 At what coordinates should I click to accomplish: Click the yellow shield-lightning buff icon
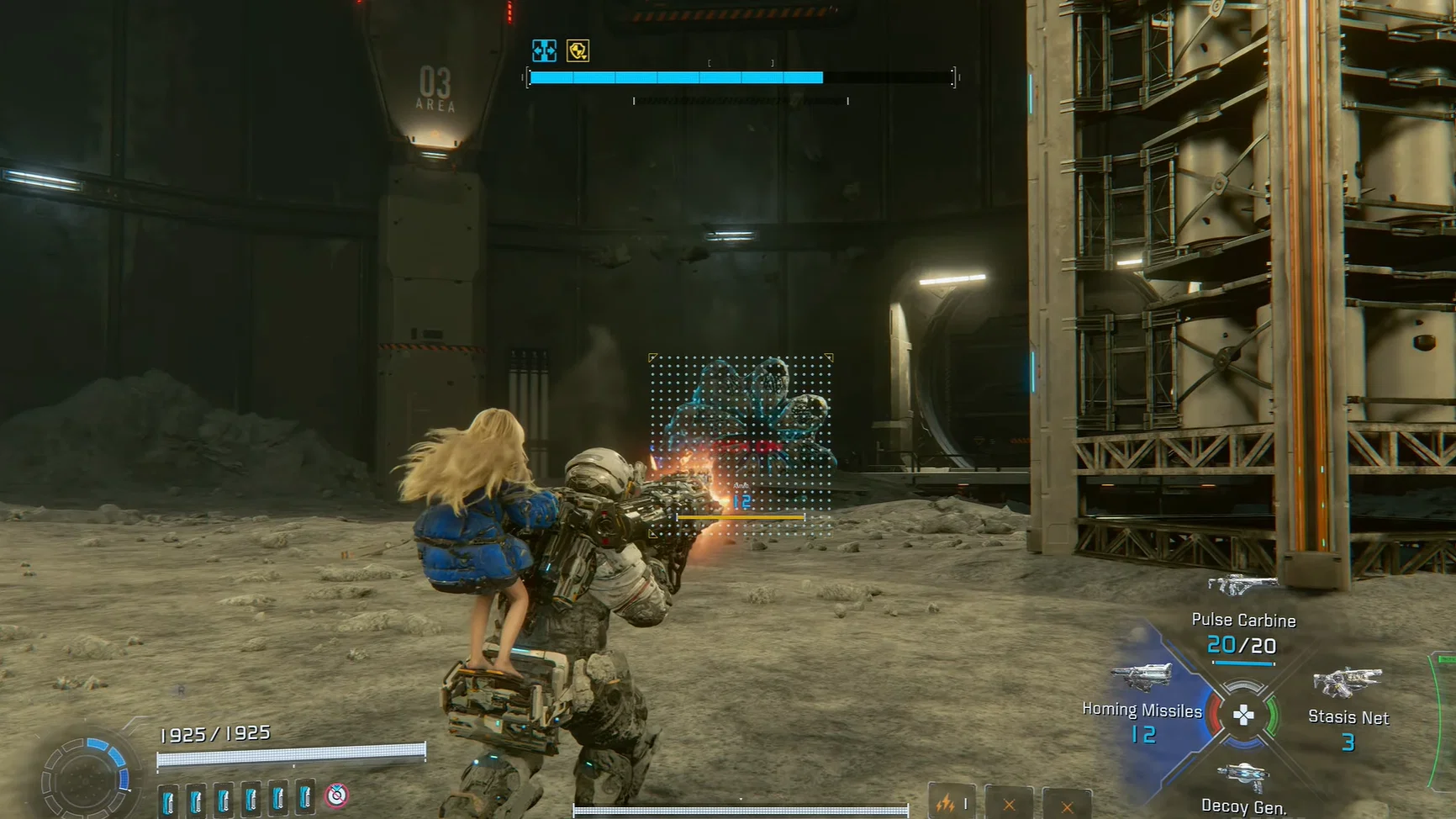click(579, 52)
